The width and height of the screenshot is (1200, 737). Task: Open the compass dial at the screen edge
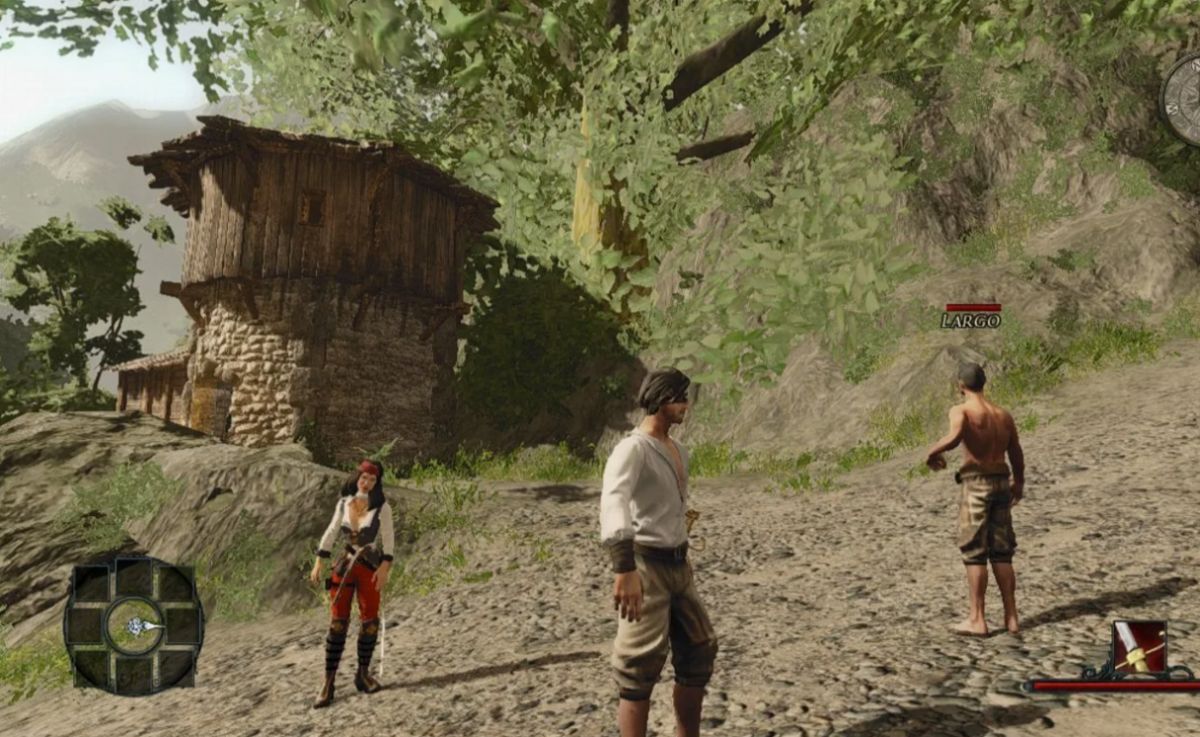tap(1184, 98)
